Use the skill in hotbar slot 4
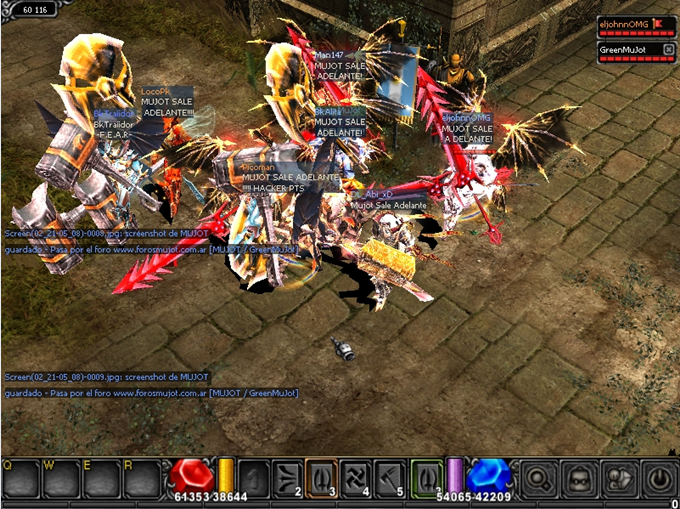This screenshot has width=680, height=509. (x=355, y=478)
